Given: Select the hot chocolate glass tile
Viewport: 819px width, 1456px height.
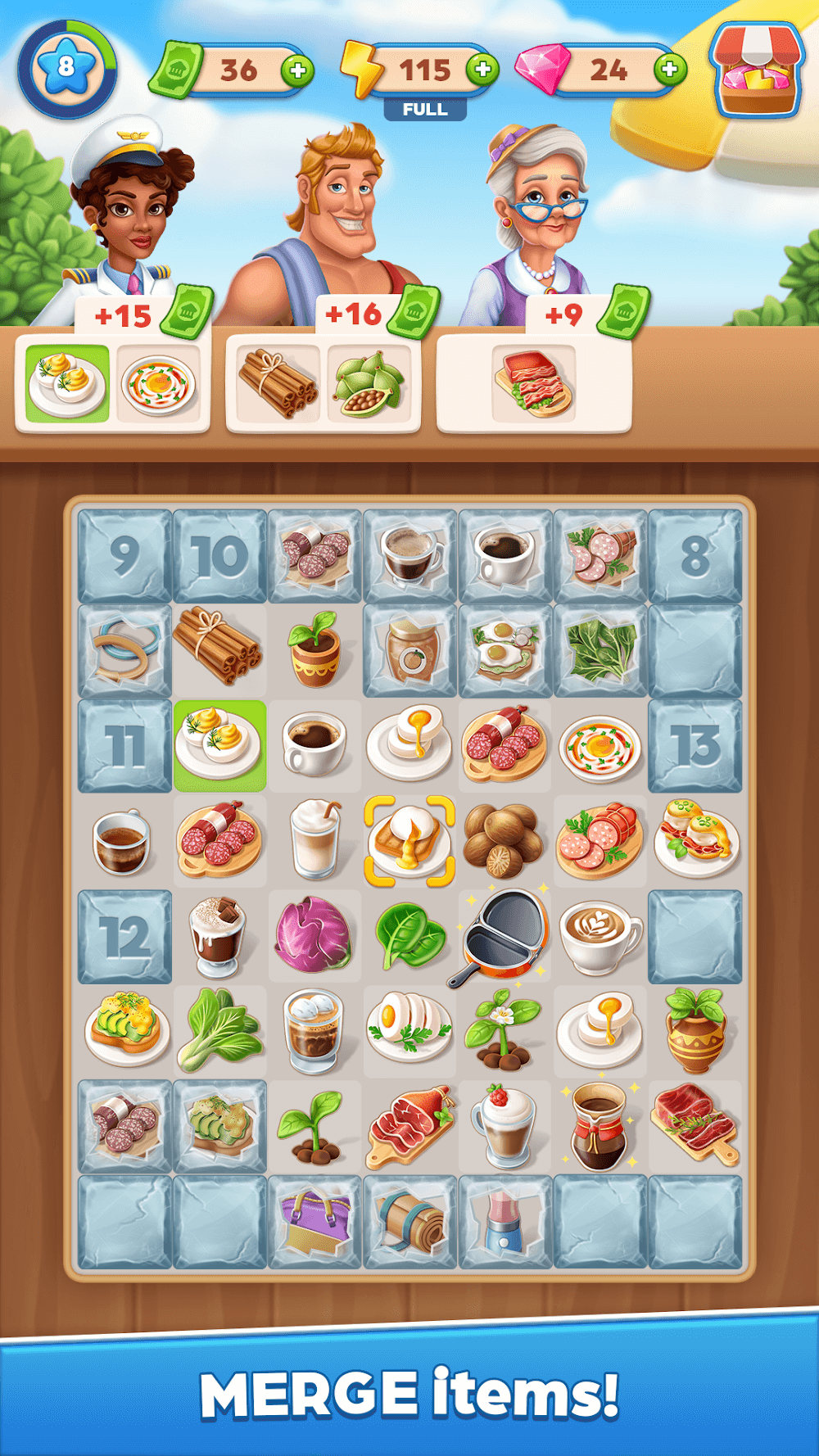Looking at the screenshot, I should 218,937.
